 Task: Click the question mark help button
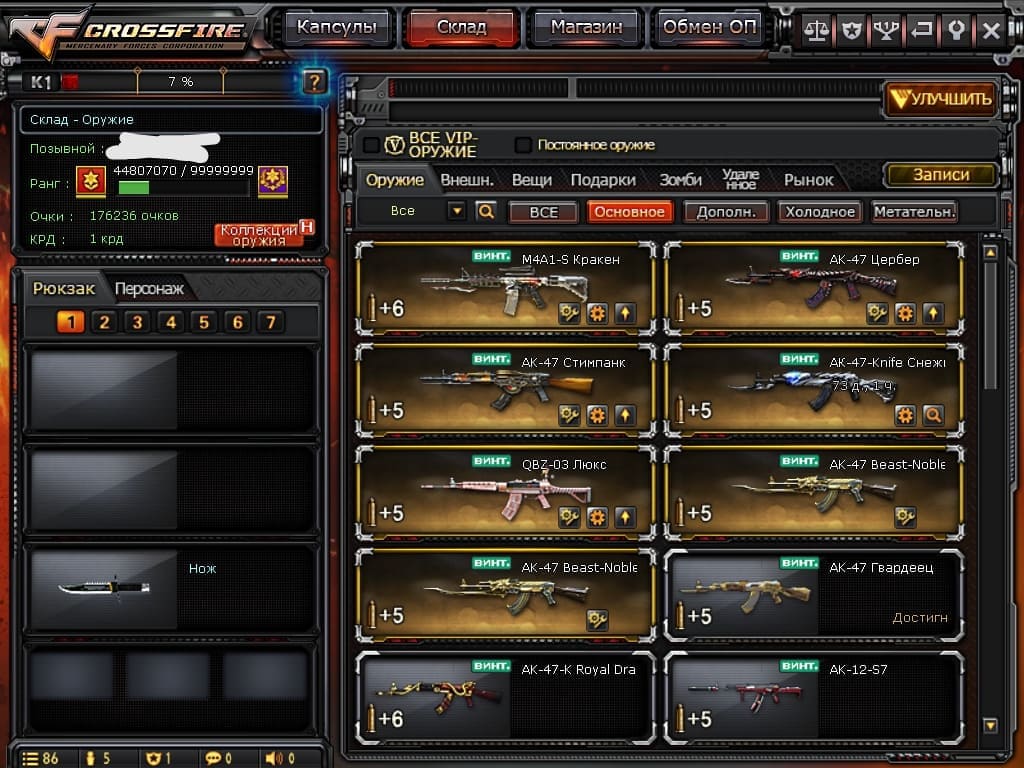314,82
